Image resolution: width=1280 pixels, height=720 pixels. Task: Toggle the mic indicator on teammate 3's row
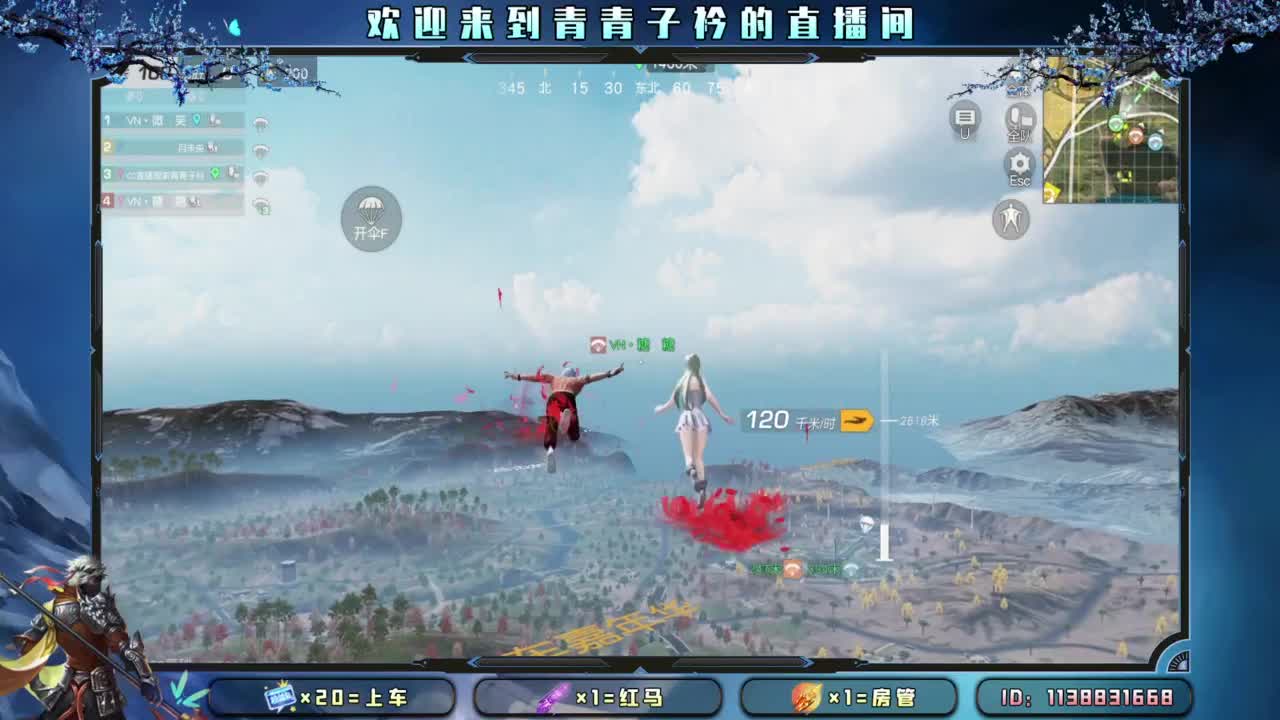[x=233, y=173]
